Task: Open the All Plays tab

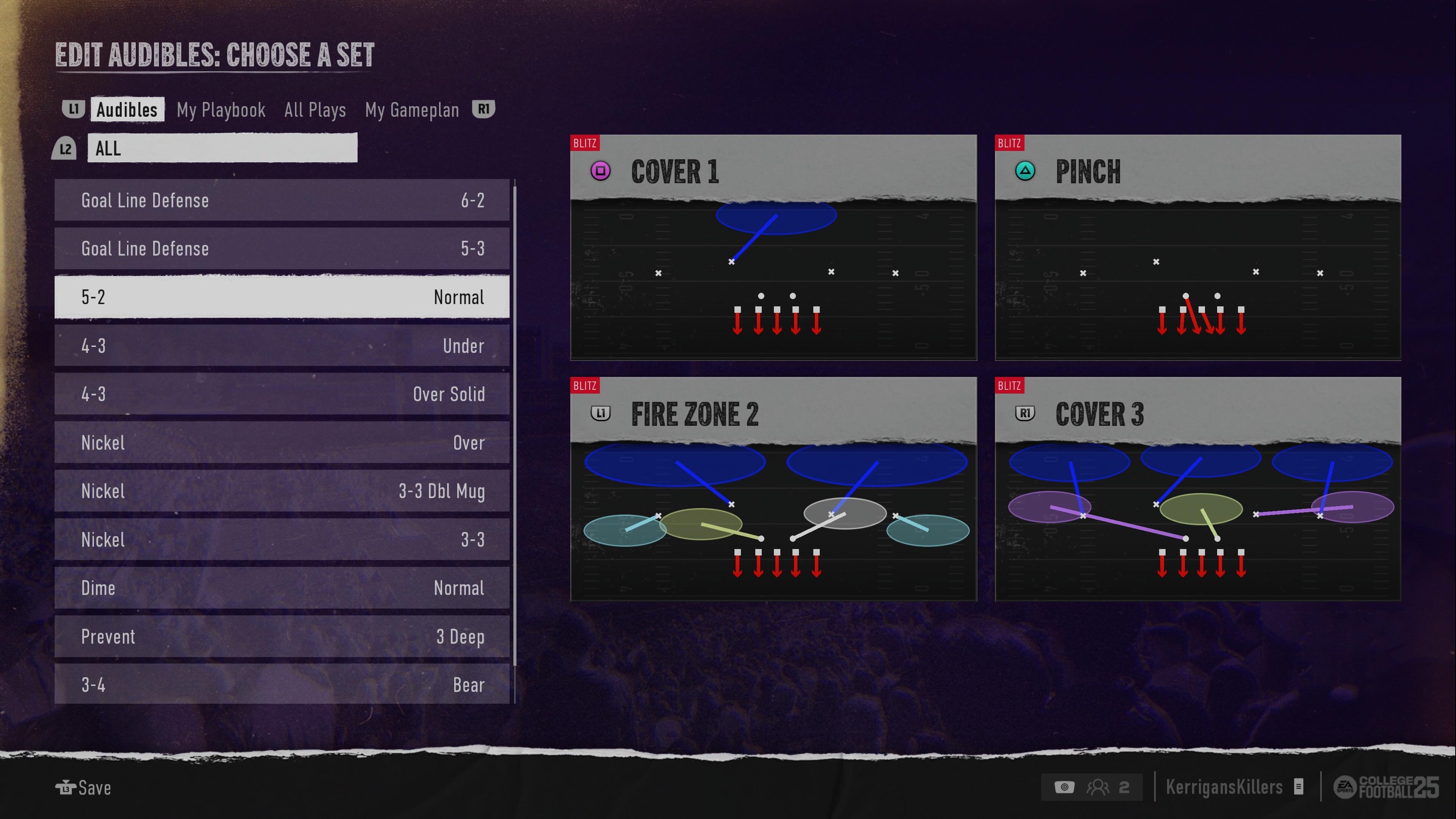Action: pyautogui.click(x=315, y=109)
